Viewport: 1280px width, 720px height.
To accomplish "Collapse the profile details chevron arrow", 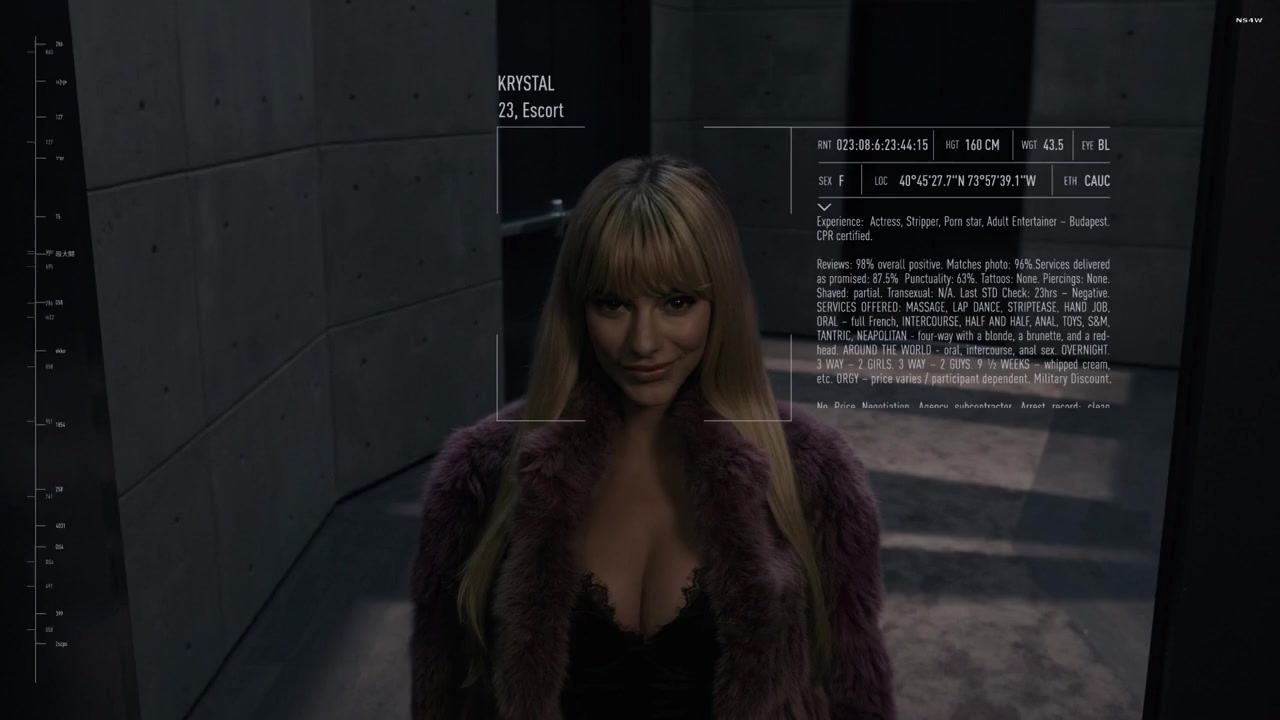I will (x=824, y=207).
